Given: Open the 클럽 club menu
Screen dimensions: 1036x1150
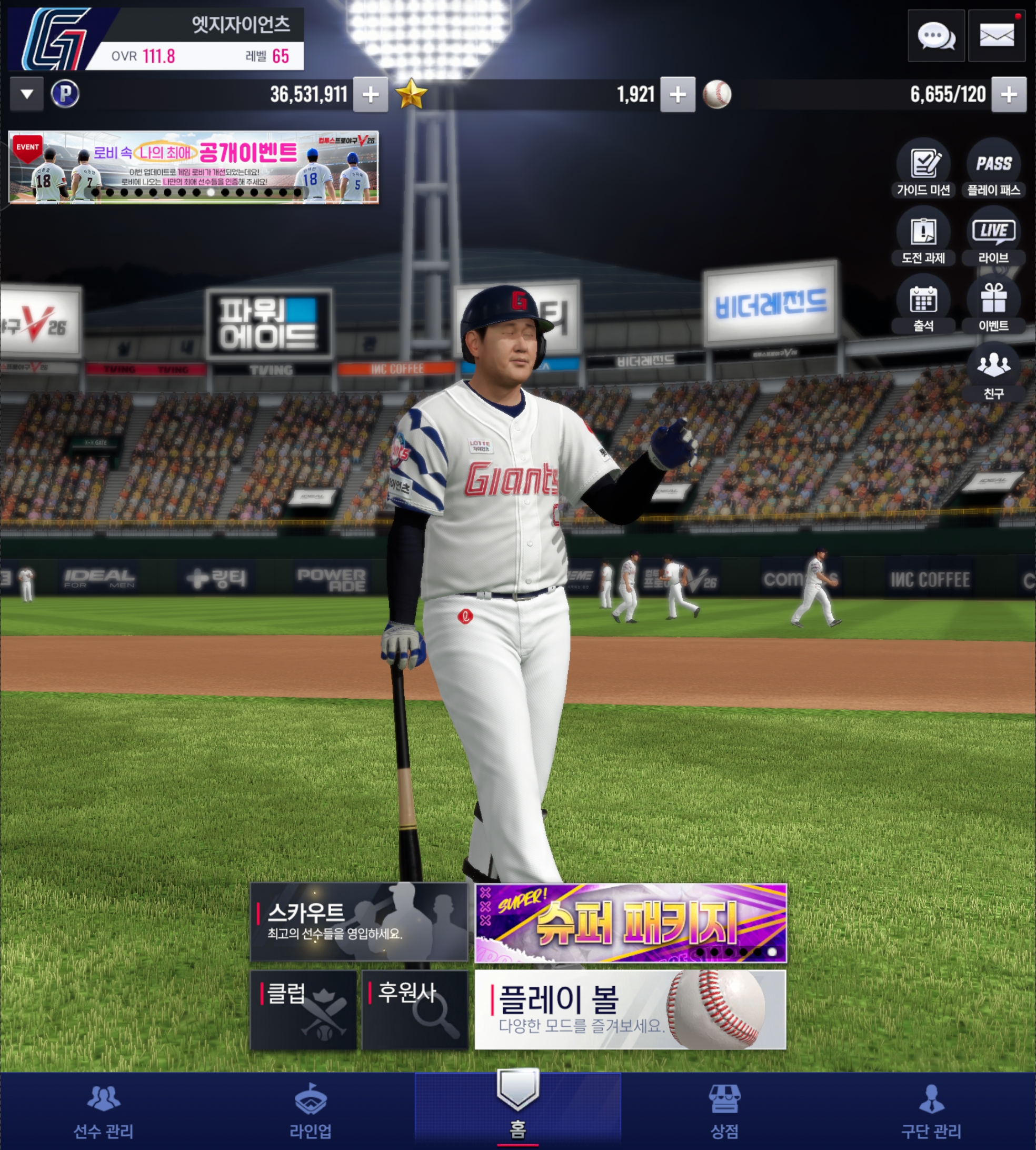Looking at the screenshot, I should (x=303, y=1009).
